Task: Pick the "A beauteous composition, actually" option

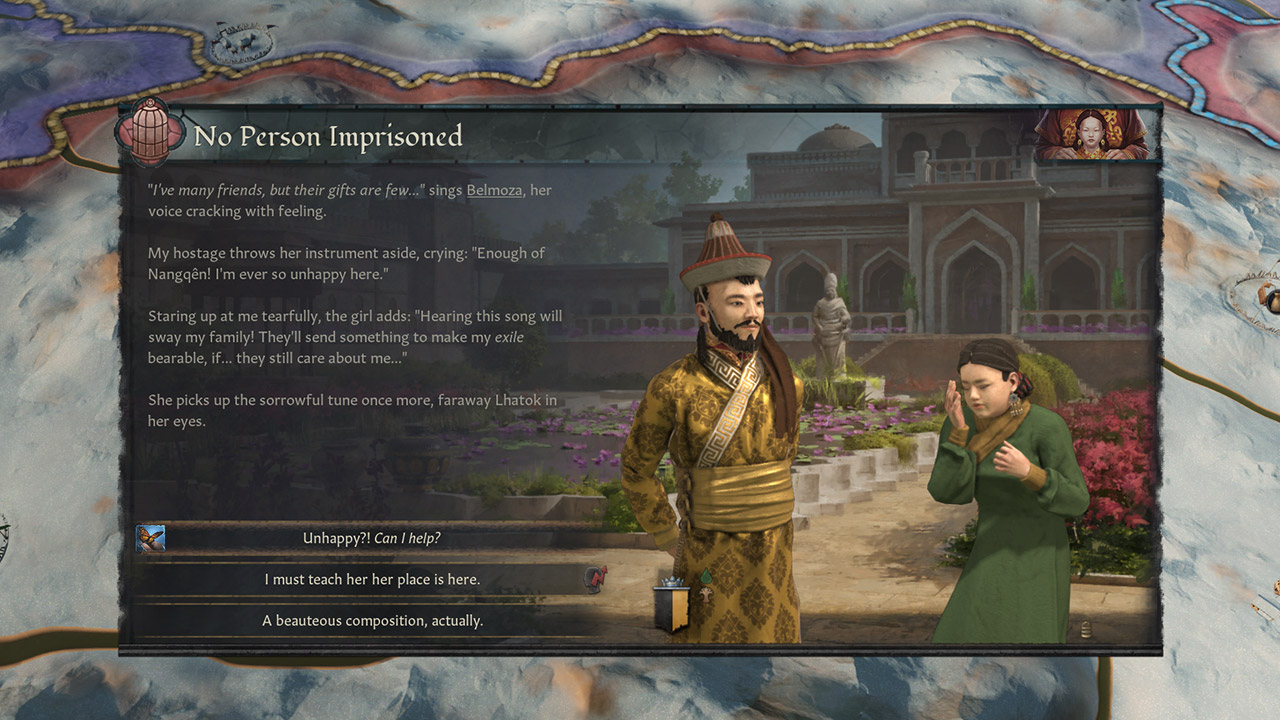Action: tap(371, 620)
